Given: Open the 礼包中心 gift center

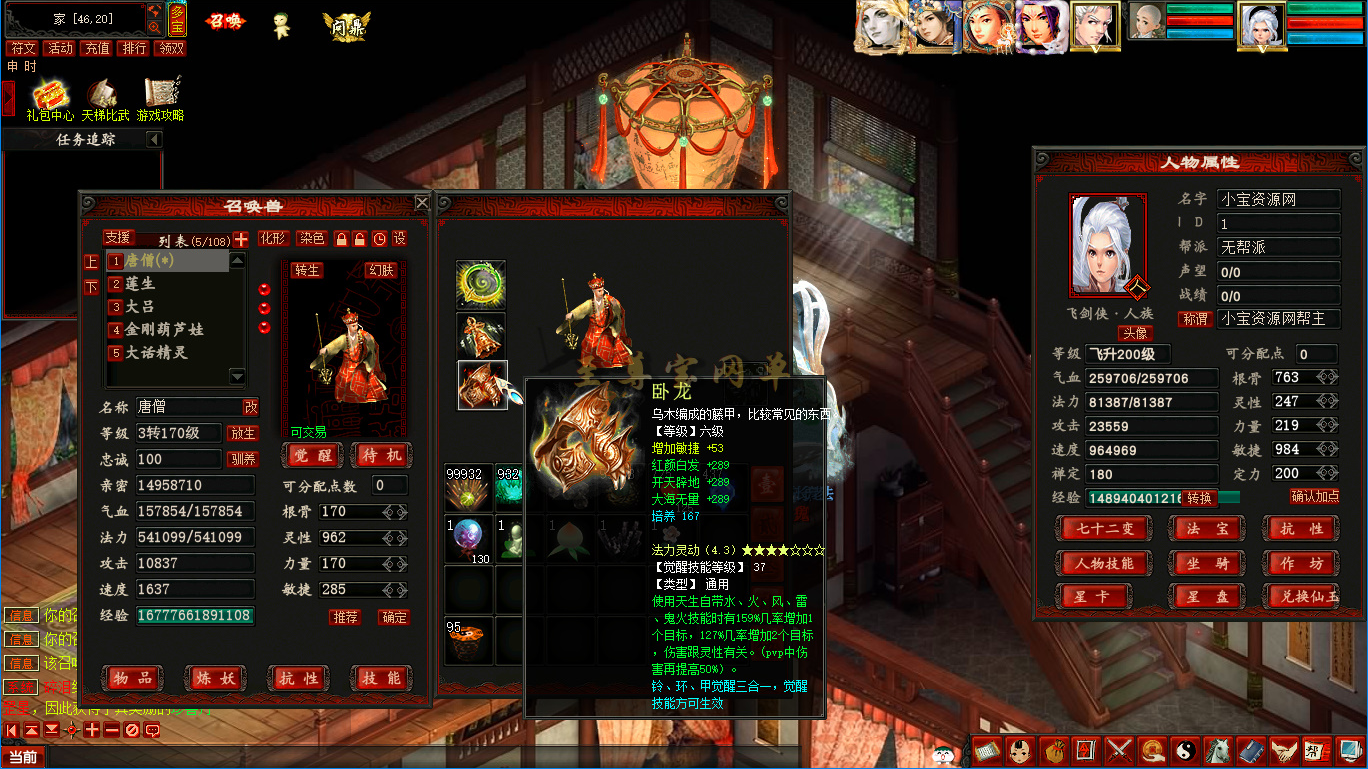Looking at the screenshot, I should tap(49, 100).
